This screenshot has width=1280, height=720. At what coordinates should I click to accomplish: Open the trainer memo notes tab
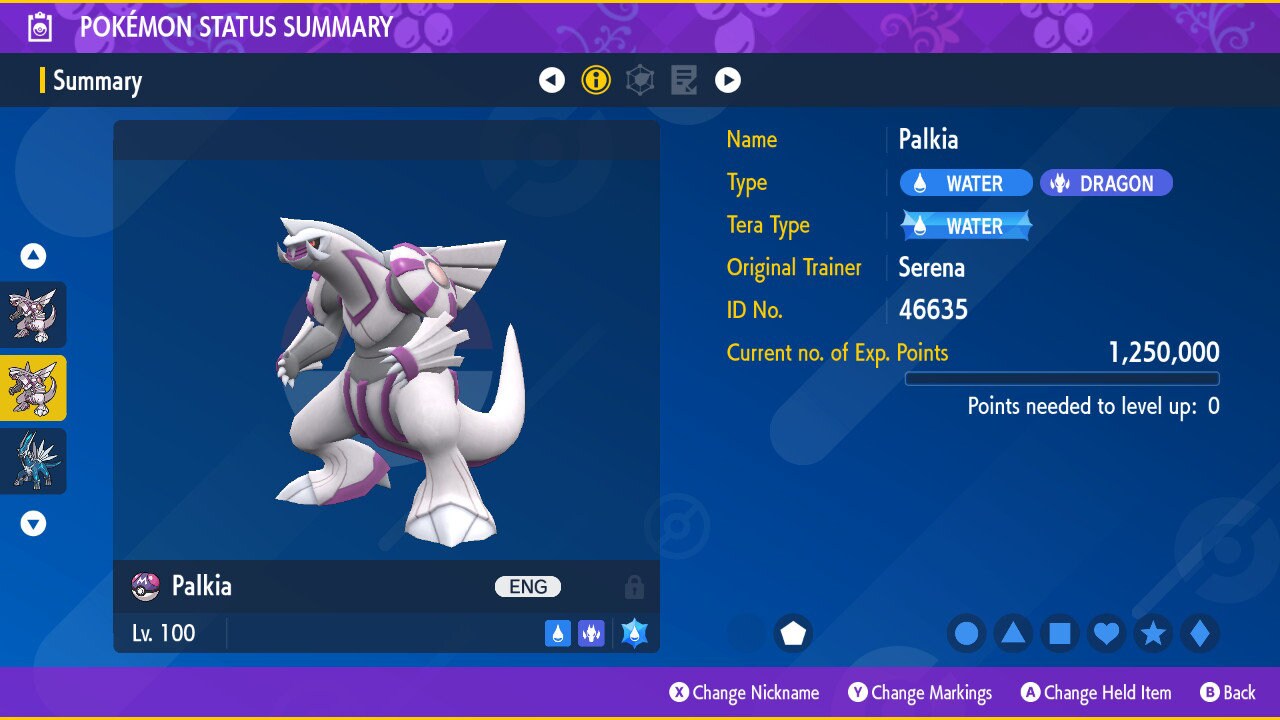pyautogui.click(x=684, y=80)
